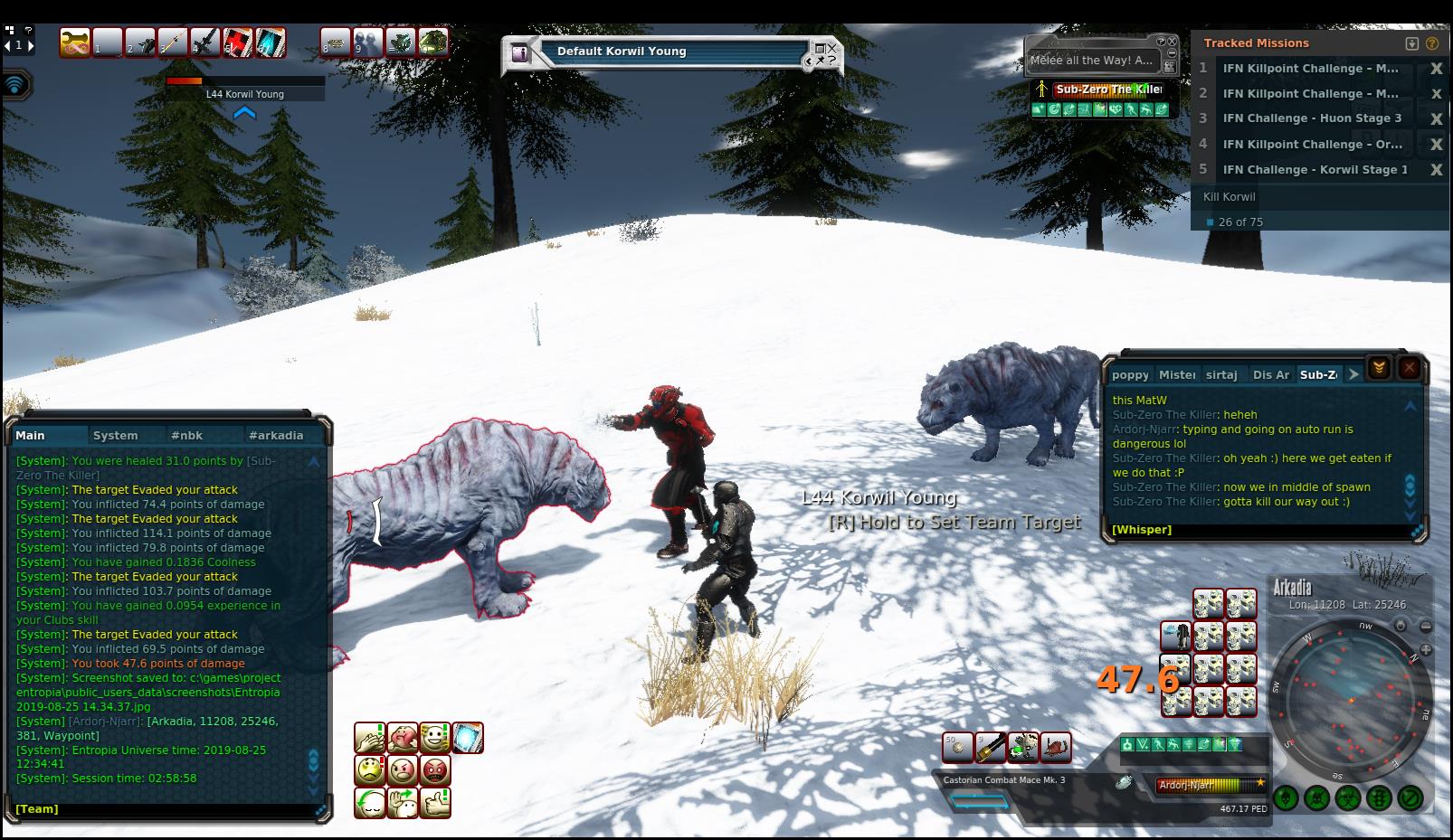
Task: Open the sirtaj whisper tab
Action: pyautogui.click(x=1221, y=374)
